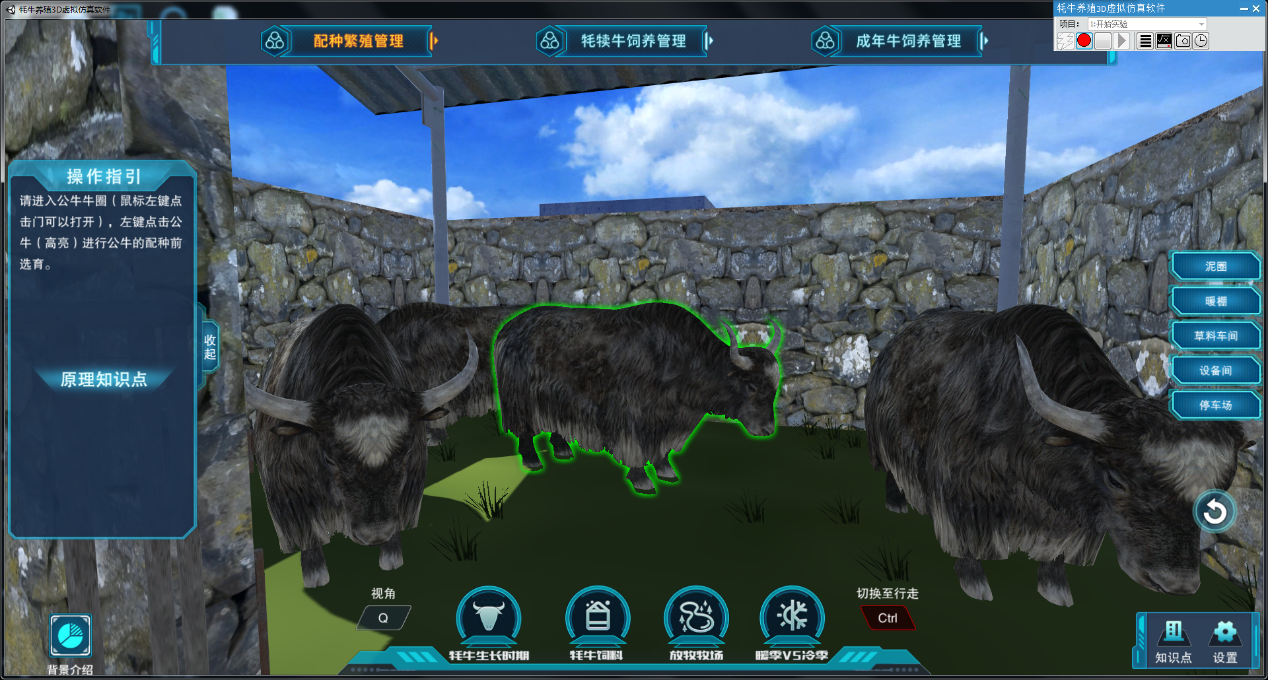Image resolution: width=1268 pixels, height=680 pixels.
Task: Select the 放牧牧场 pasture icon
Action: (696, 618)
